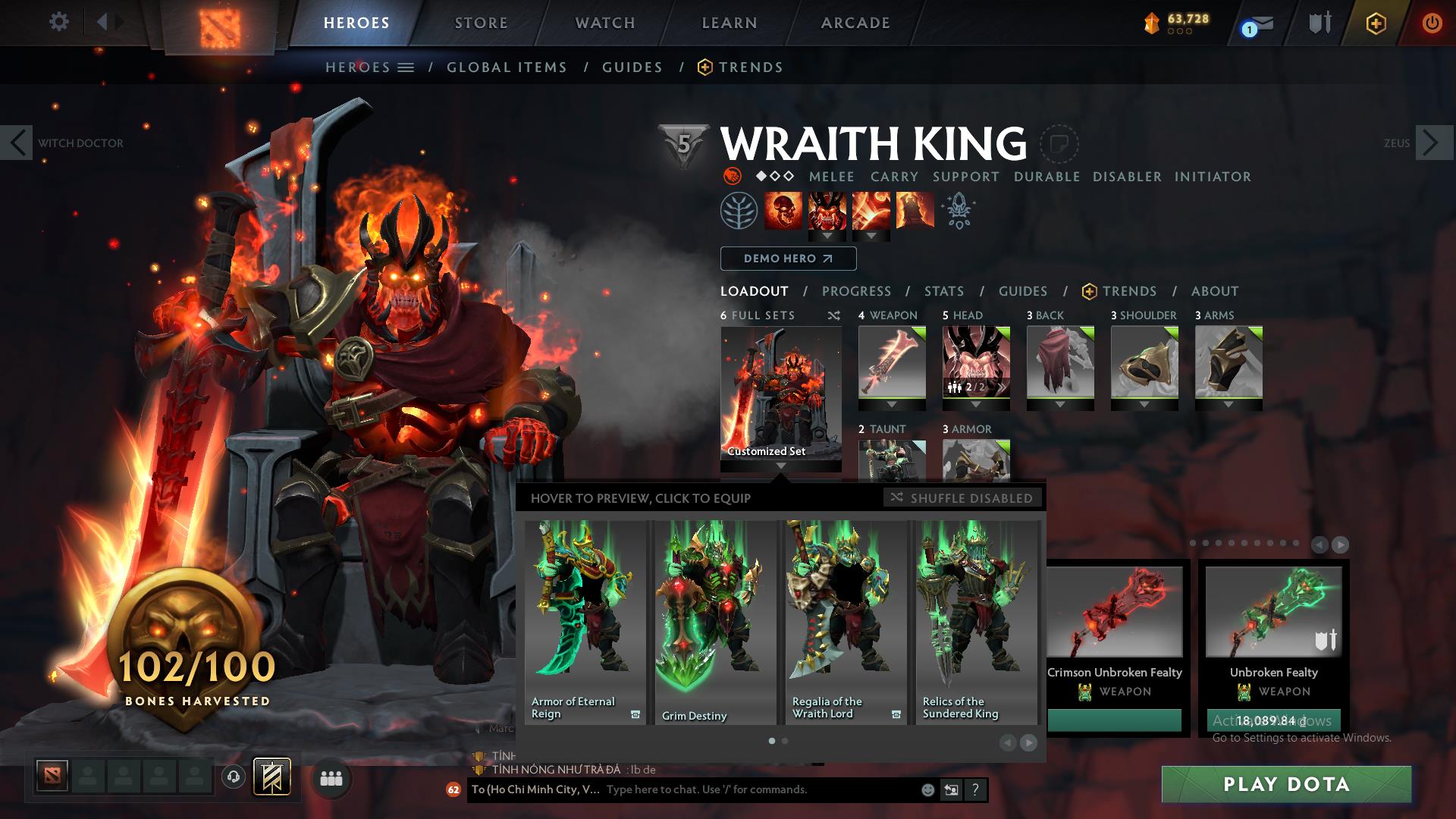Select the Wraithfire Blast ability icon

click(782, 211)
